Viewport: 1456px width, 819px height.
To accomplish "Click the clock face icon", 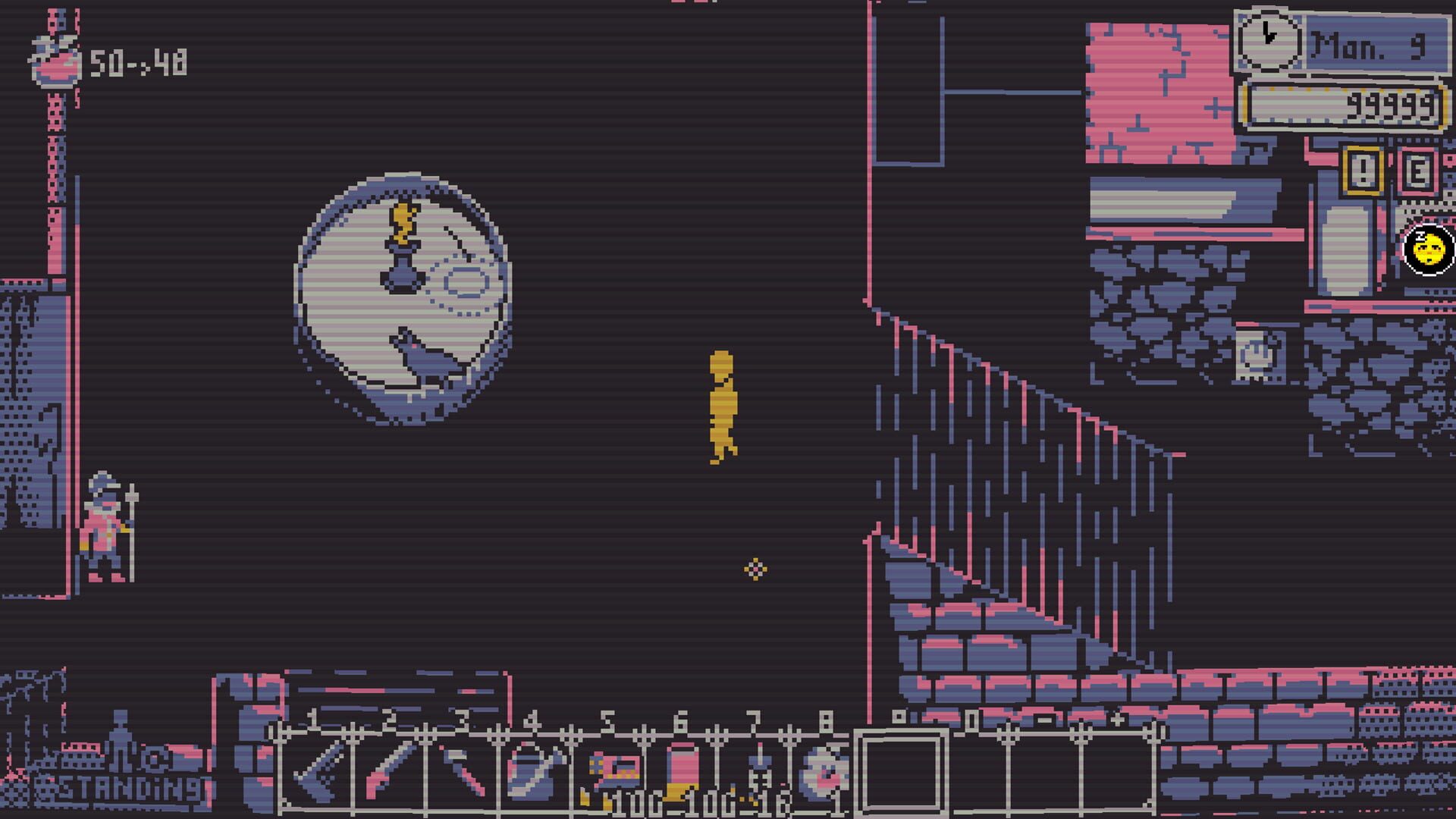I will point(1269,40).
